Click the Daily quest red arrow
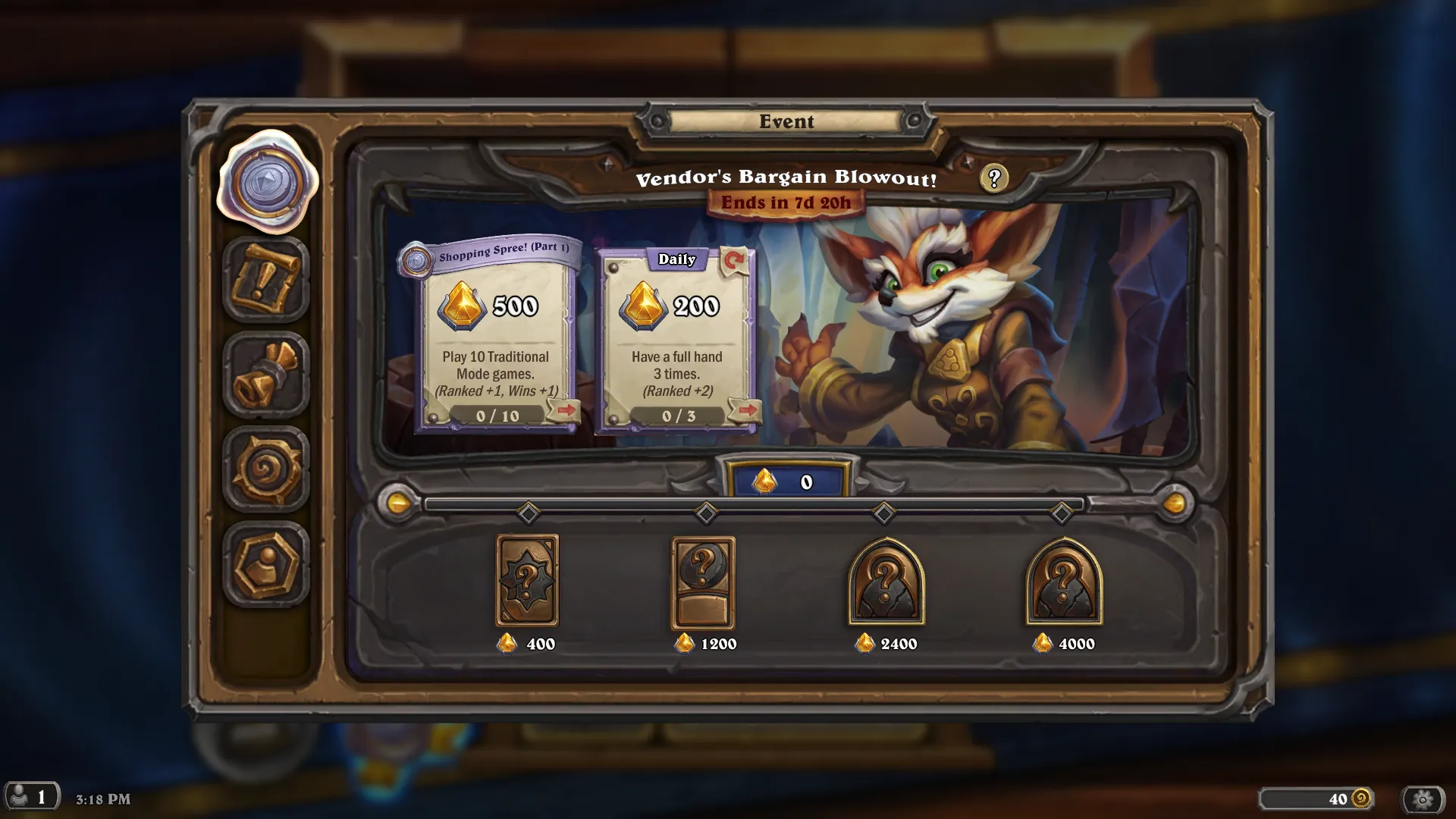Image resolution: width=1456 pixels, height=819 pixels. 747,410
